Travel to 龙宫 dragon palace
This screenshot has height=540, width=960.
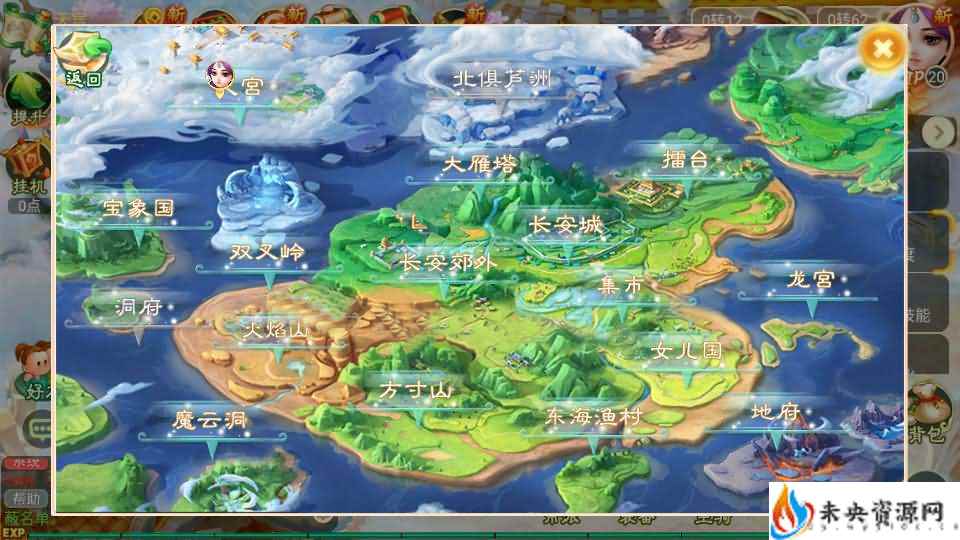pyautogui.click(x=810, y=279)
